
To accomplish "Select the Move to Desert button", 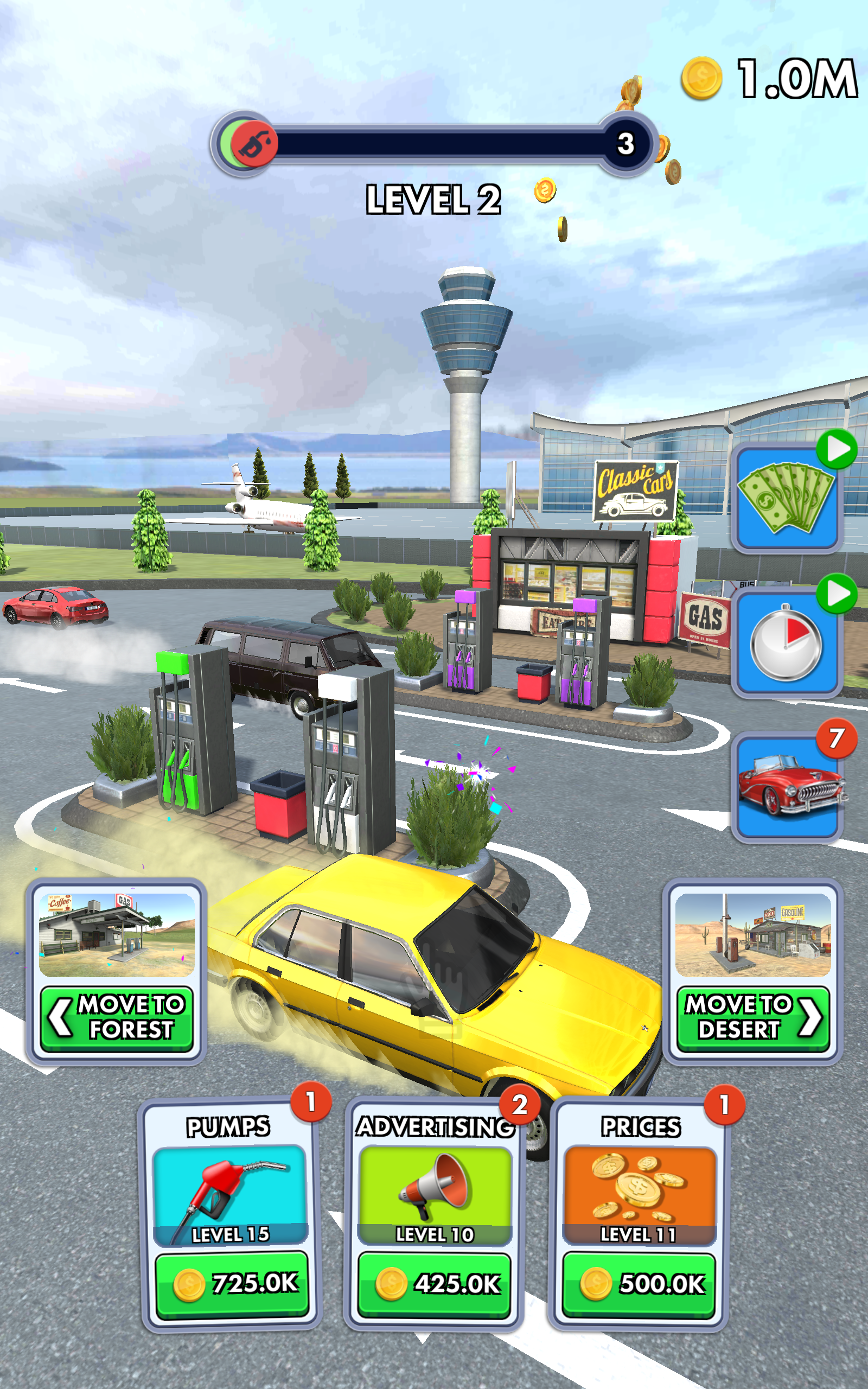I will pos(752,1018).
